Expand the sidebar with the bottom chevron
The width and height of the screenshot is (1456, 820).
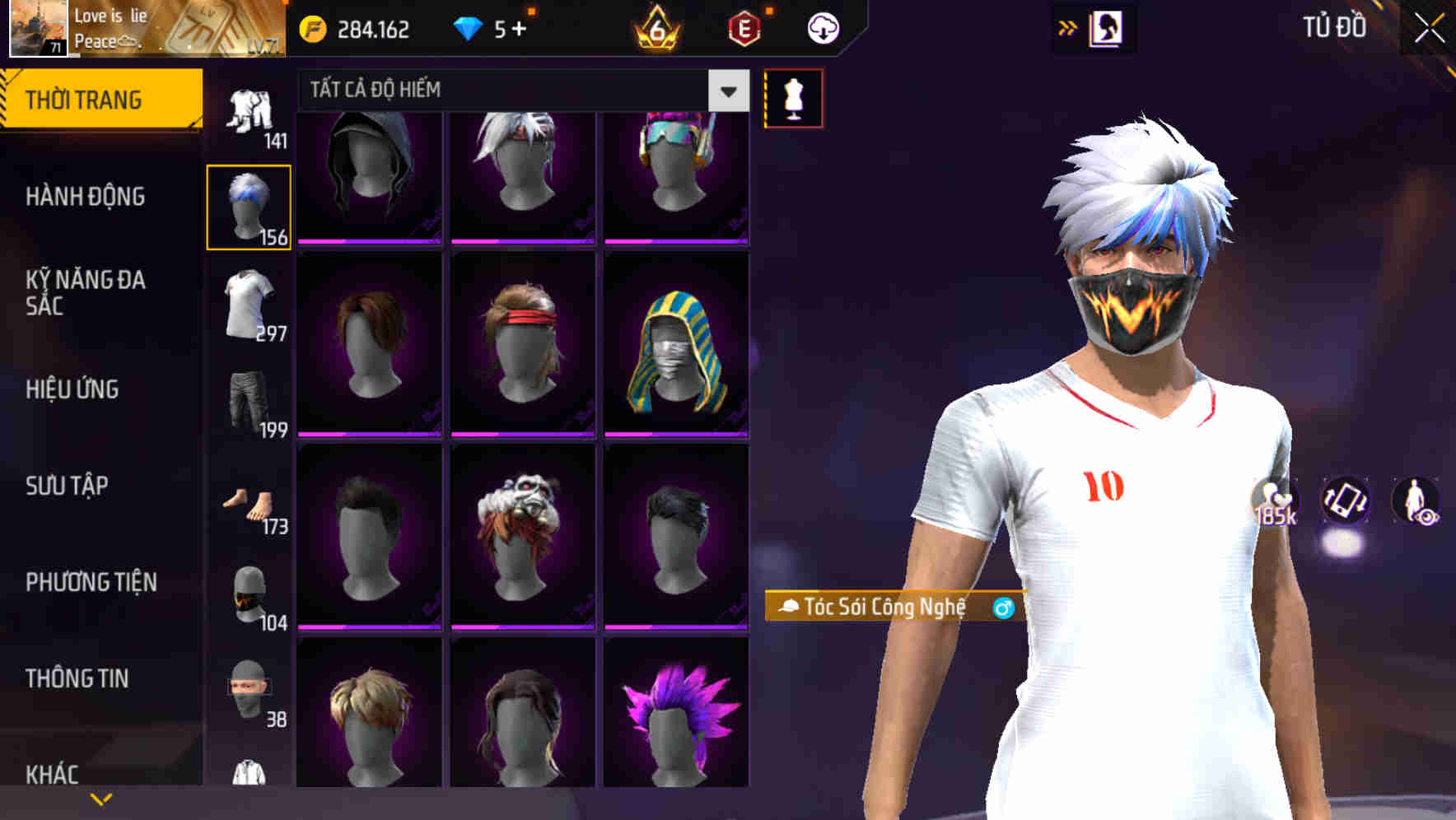pyautogui.click(x=100, y=797)
